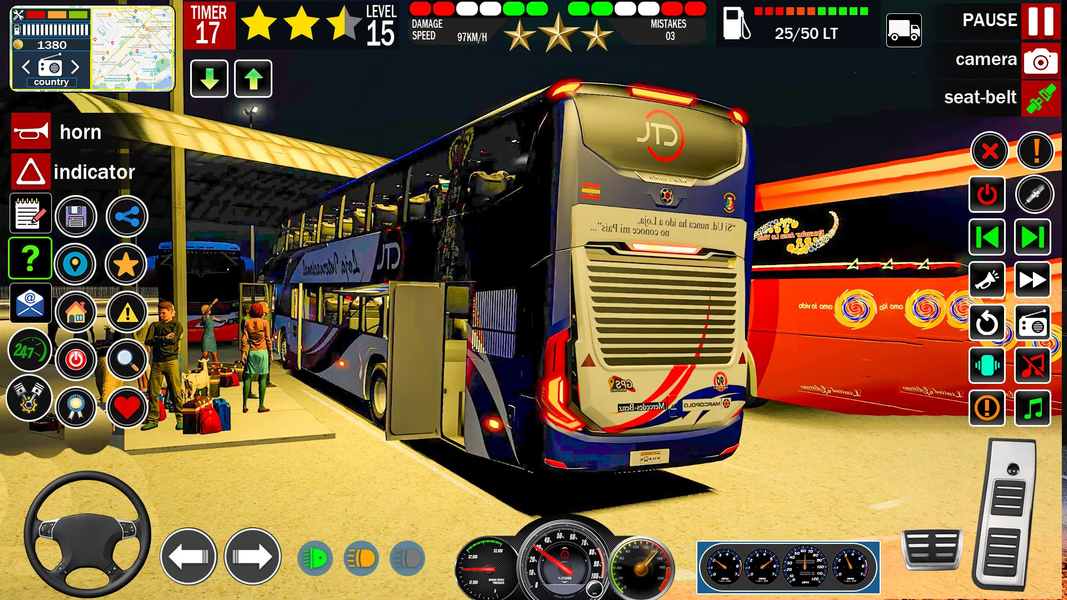Screen dimensions: 1067x600
Task: Toggle the seat-belt button
Action: click(x=1040, y=98)
